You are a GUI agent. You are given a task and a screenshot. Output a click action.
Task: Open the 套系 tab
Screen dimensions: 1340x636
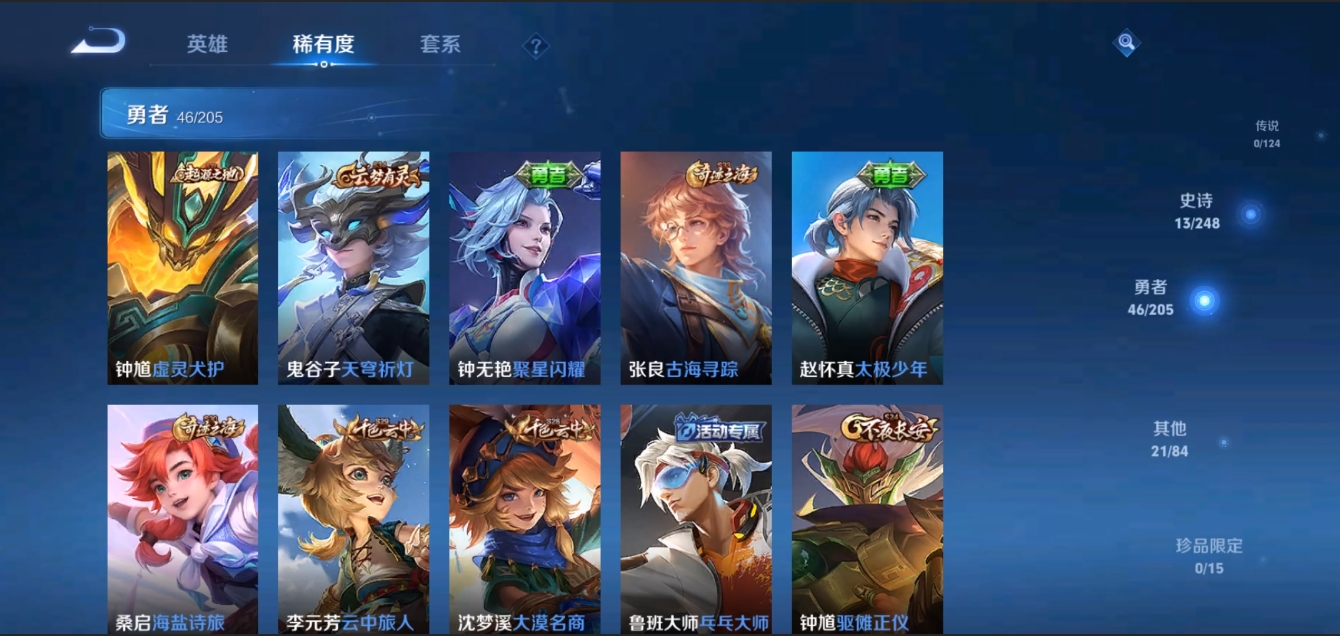tap(440, 44)
